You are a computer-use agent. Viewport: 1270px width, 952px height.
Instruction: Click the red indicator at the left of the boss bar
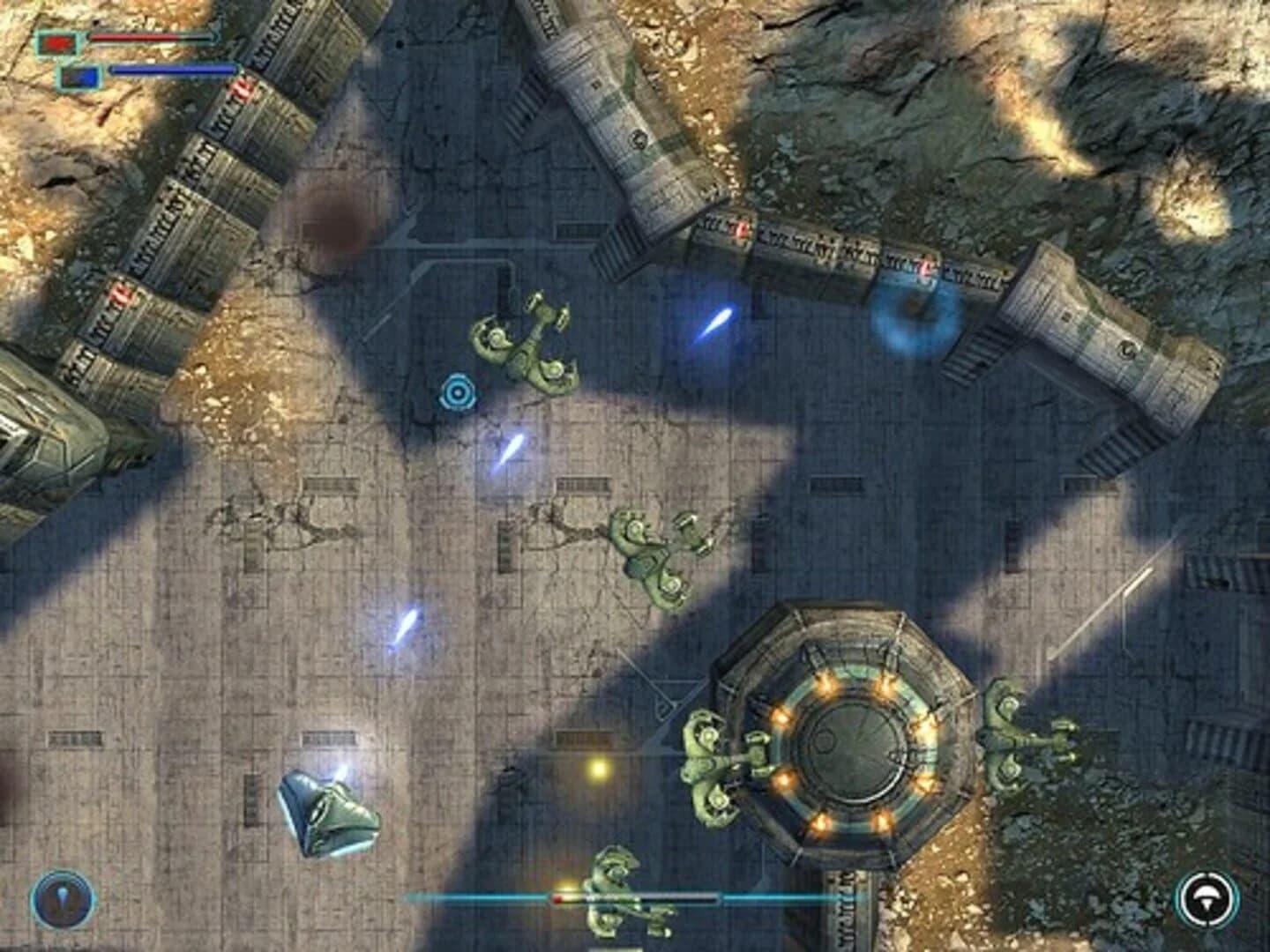point(557,897)
